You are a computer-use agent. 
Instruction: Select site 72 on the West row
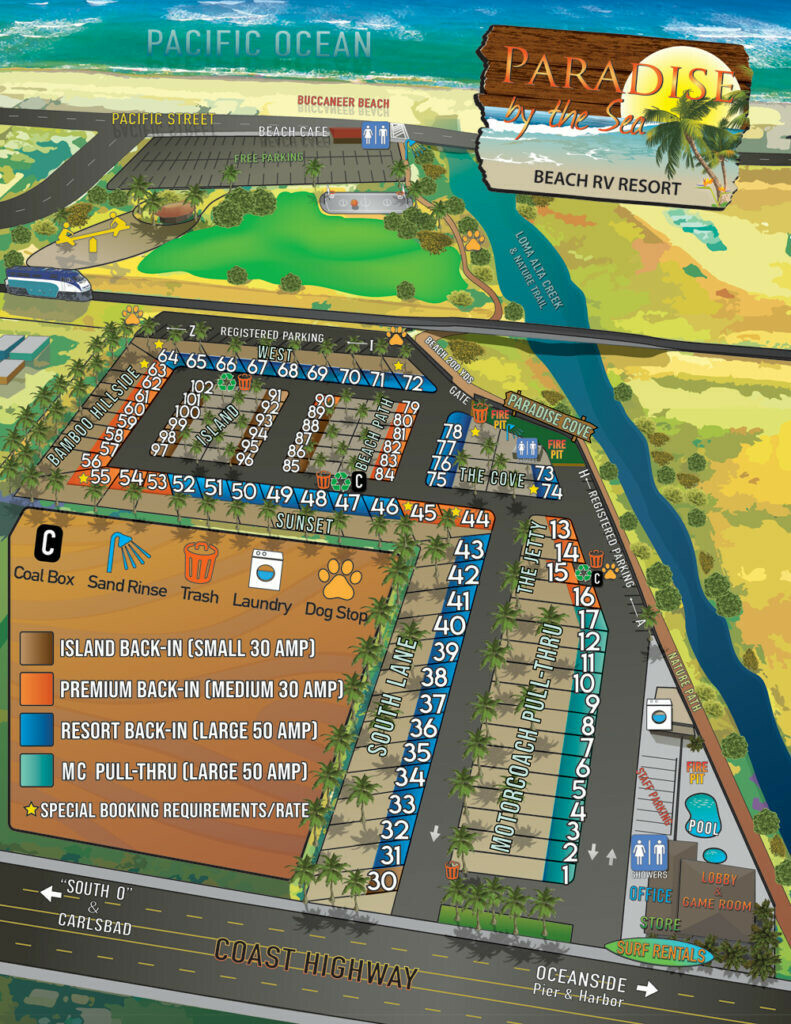click(x=412, y=381)
